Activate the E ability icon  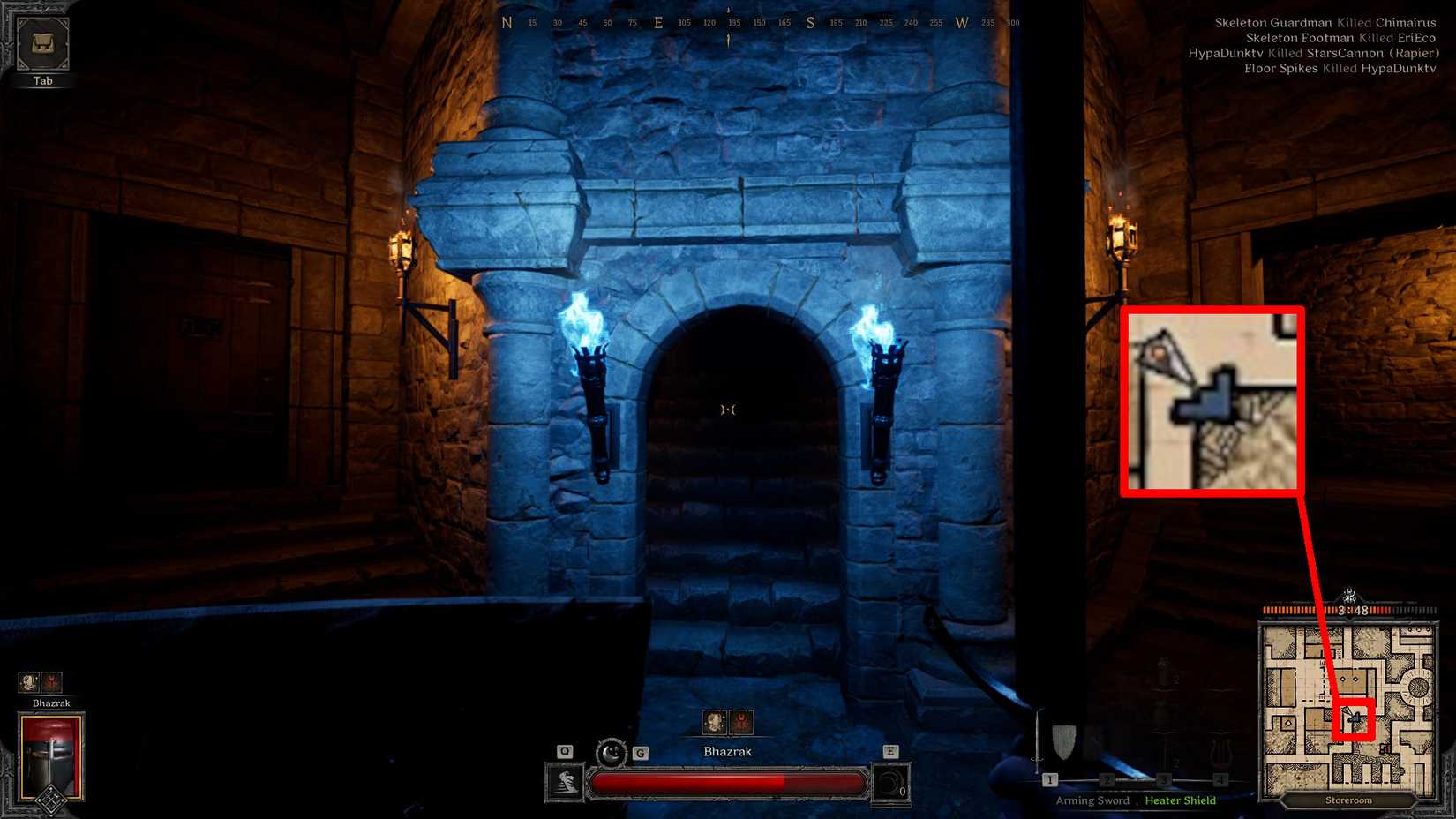(x=893, y=783)
